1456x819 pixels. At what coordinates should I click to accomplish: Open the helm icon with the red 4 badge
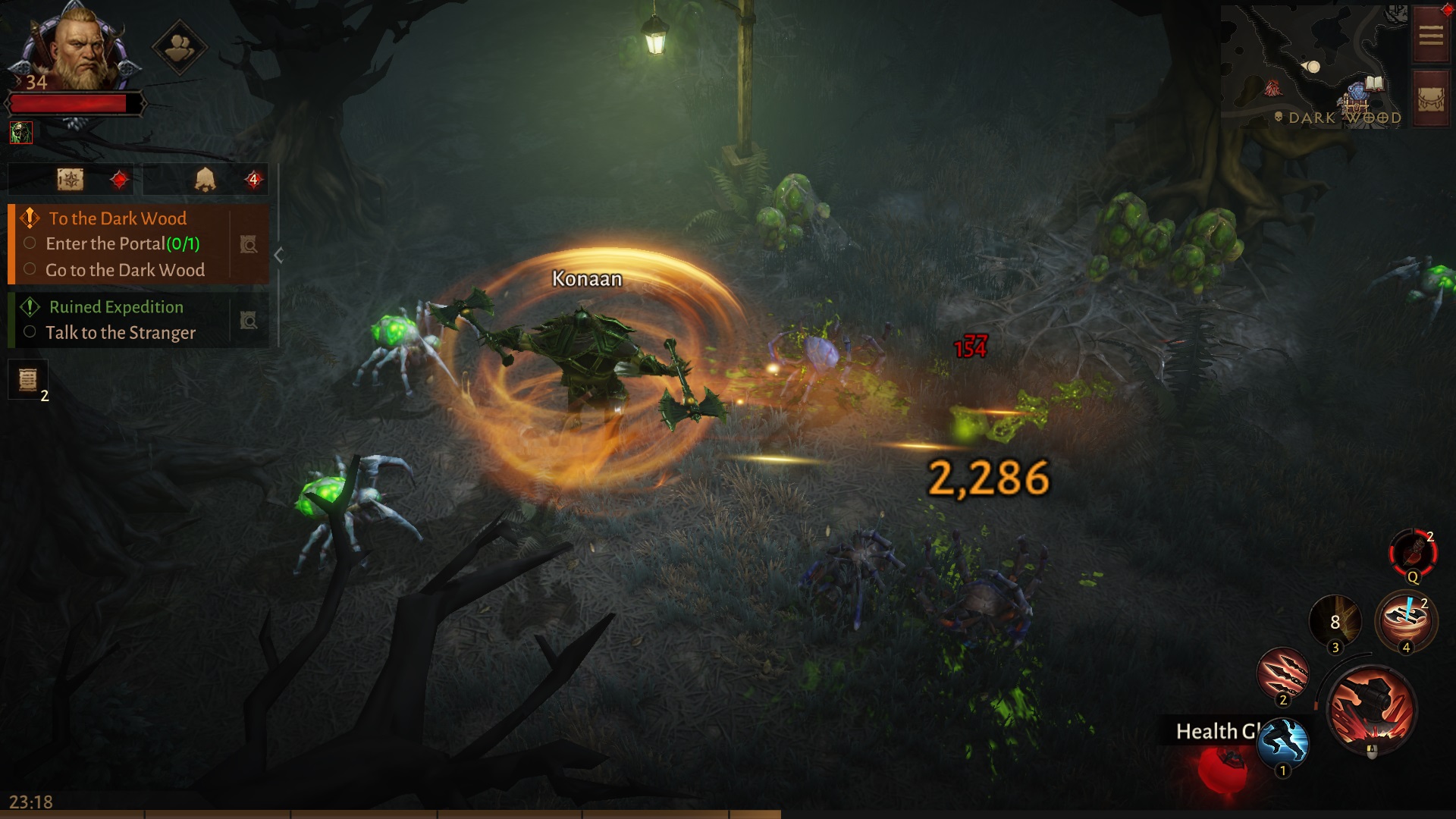pyautogui.click(x=205, y=179)
